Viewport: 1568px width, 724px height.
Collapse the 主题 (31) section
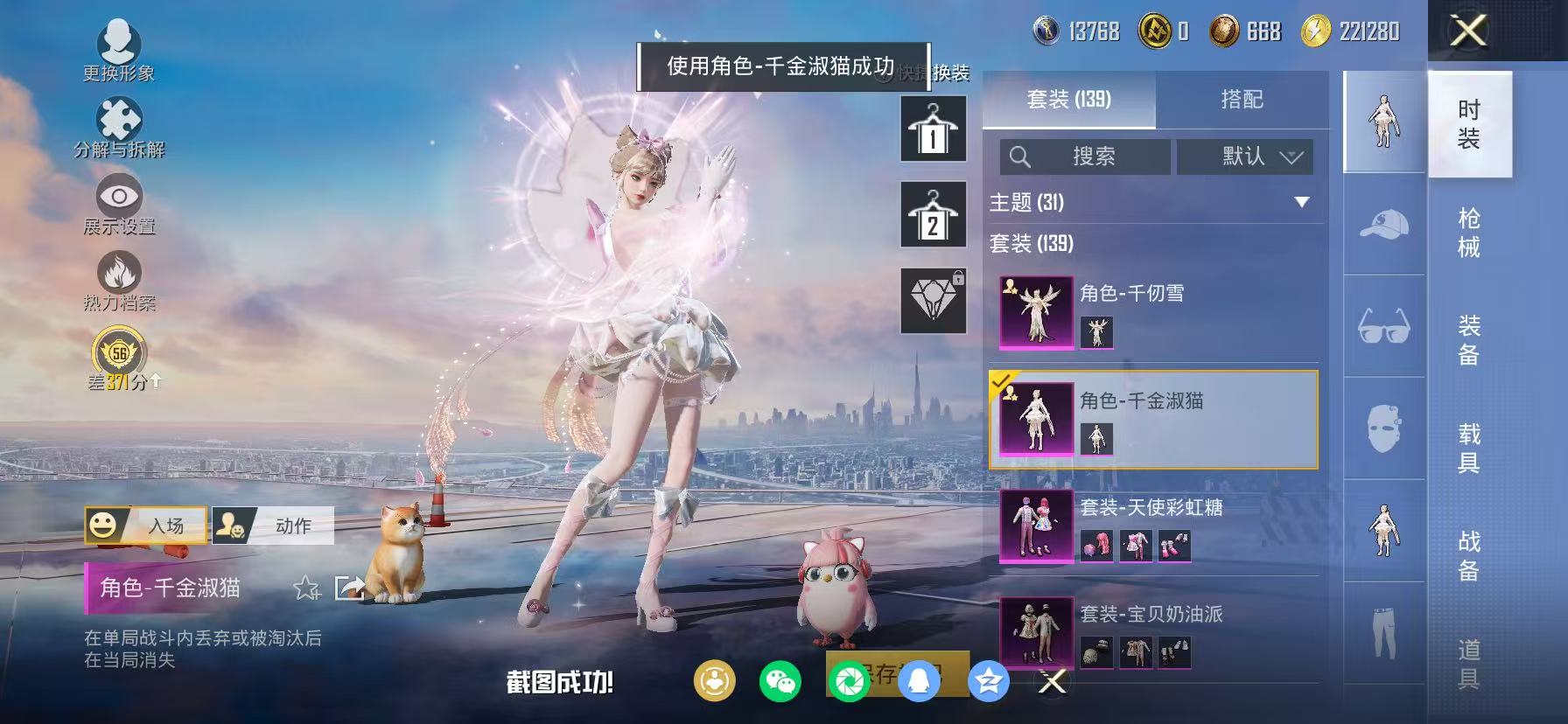pyautogui.click(x=1302, y=201)
